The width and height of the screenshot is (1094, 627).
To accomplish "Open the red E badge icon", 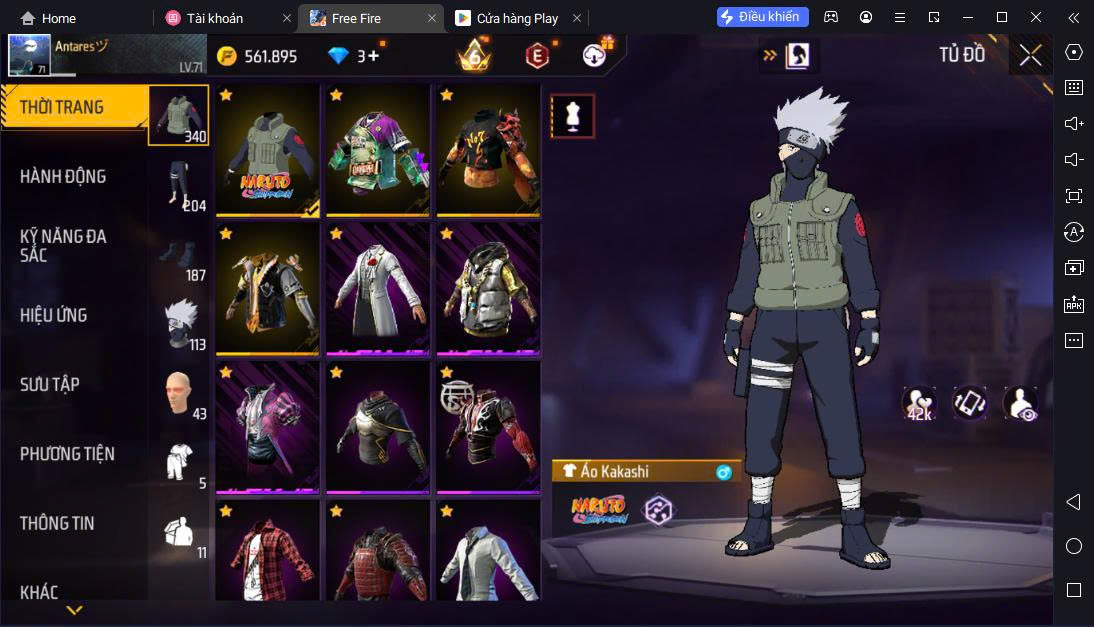I will pos(538,56).
